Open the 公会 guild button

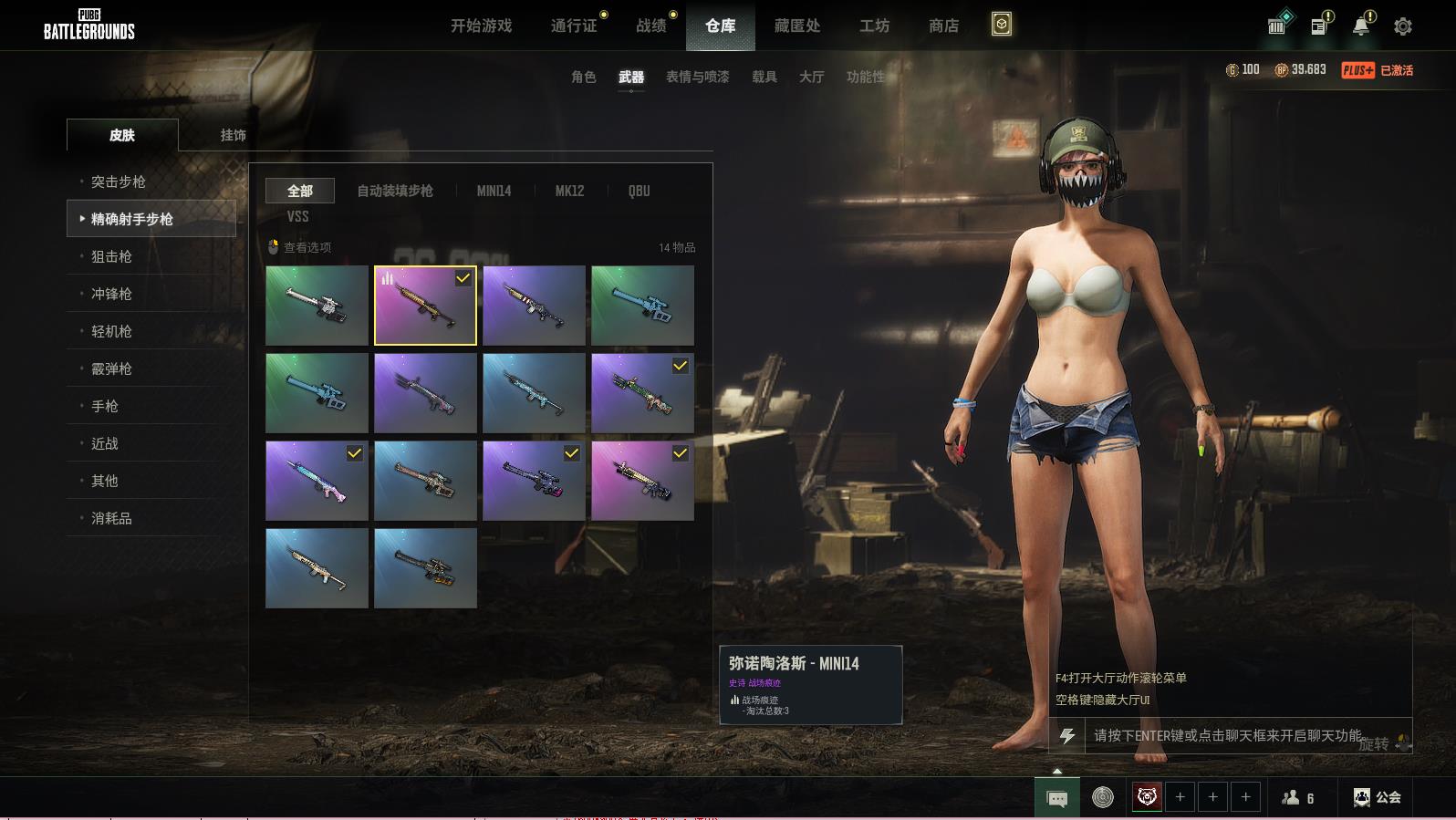coord(1378,797)
